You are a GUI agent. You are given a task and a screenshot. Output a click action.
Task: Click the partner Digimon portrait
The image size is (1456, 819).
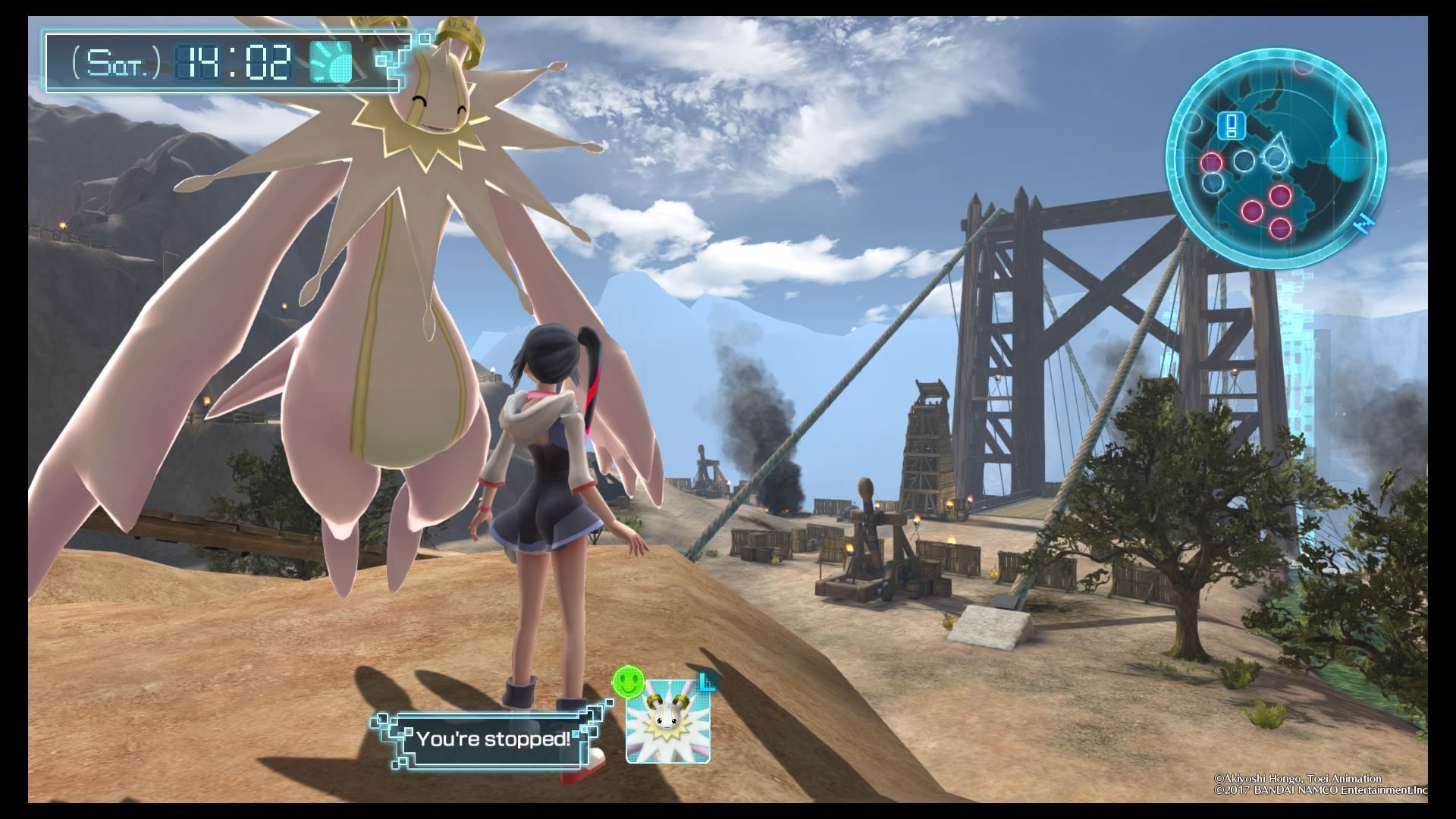click(667, 721)
